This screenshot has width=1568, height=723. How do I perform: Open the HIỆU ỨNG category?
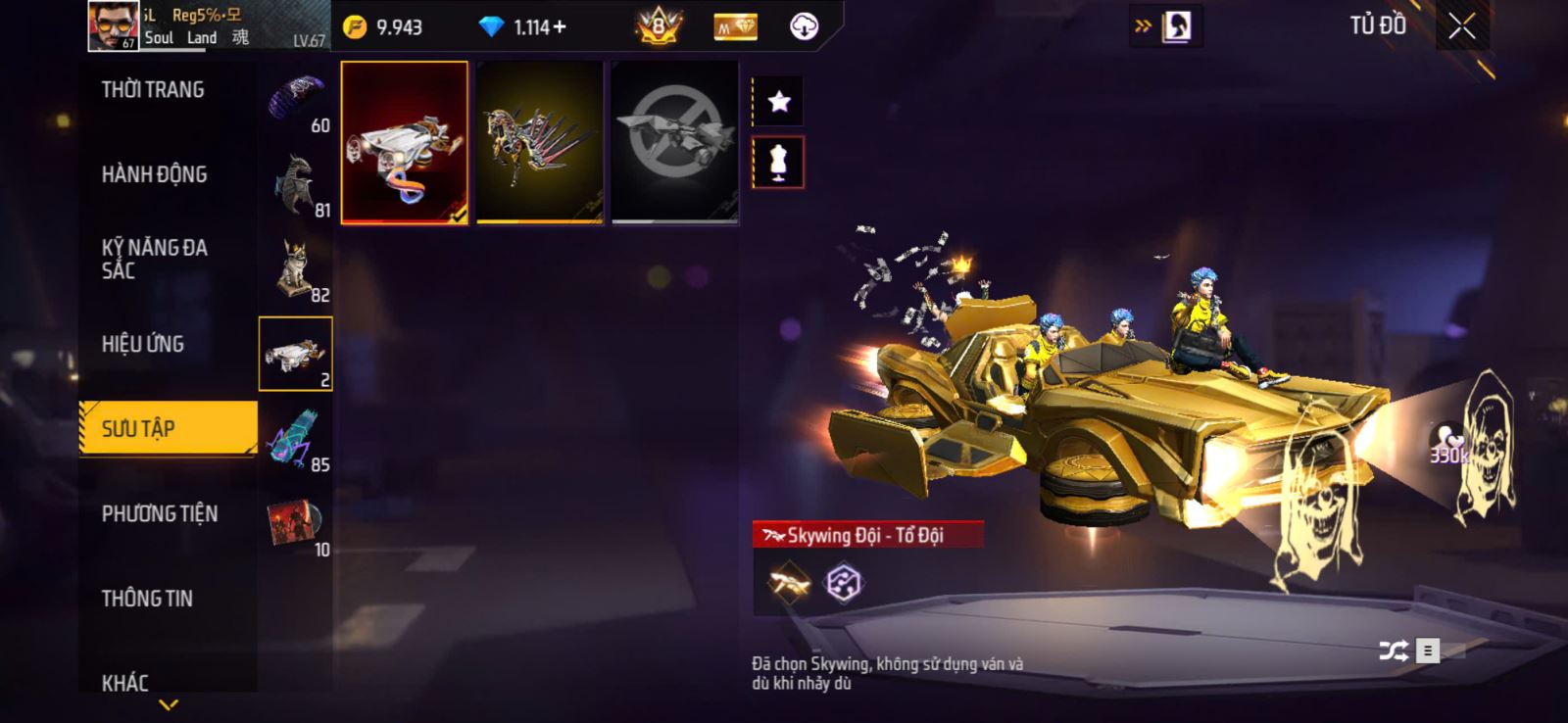coord(143,344)
